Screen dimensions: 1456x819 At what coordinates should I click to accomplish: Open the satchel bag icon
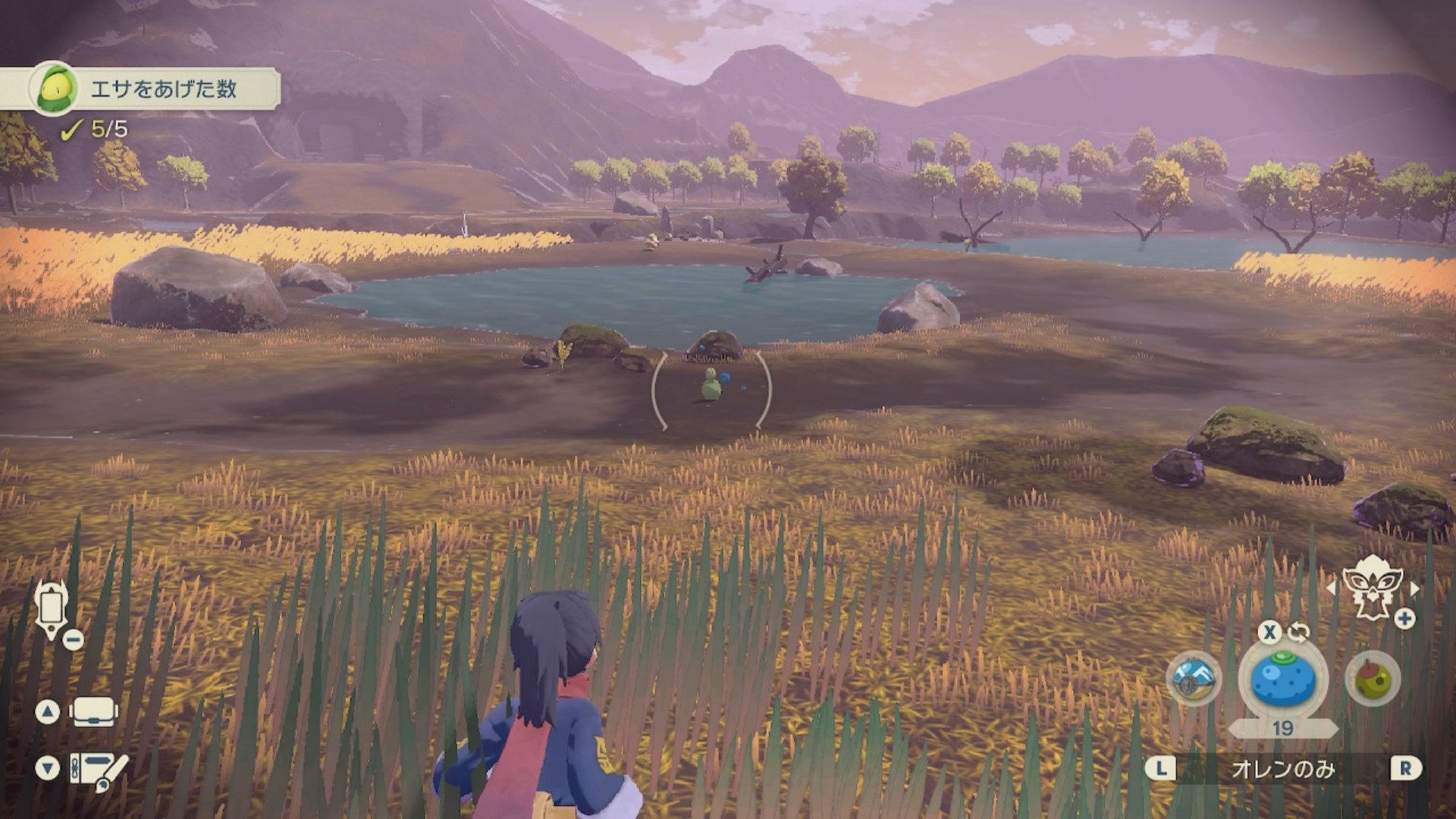click(93, 711)
